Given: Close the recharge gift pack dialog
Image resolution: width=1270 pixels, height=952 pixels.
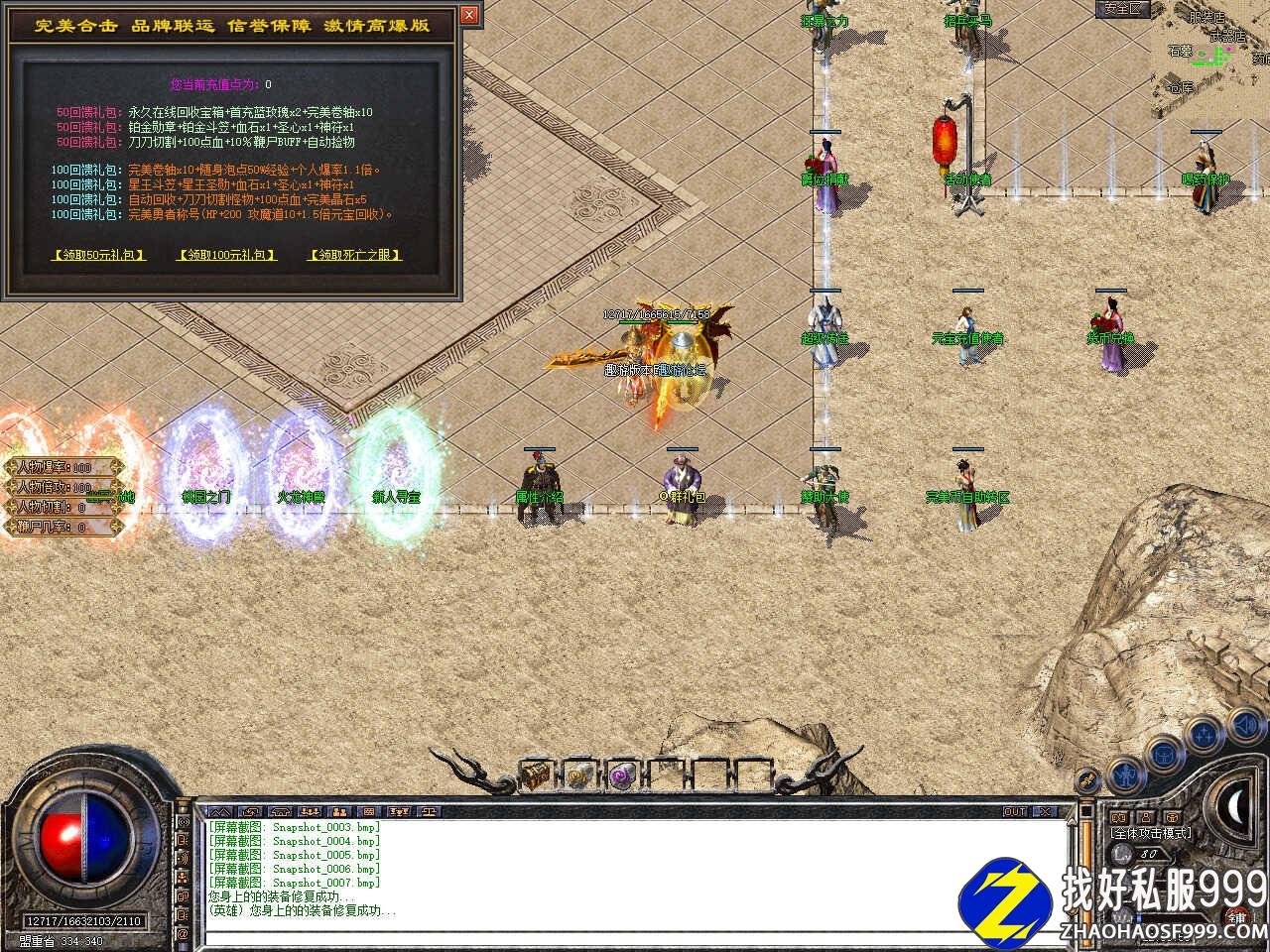Looking at the screenshot, I should click(469, 15).
